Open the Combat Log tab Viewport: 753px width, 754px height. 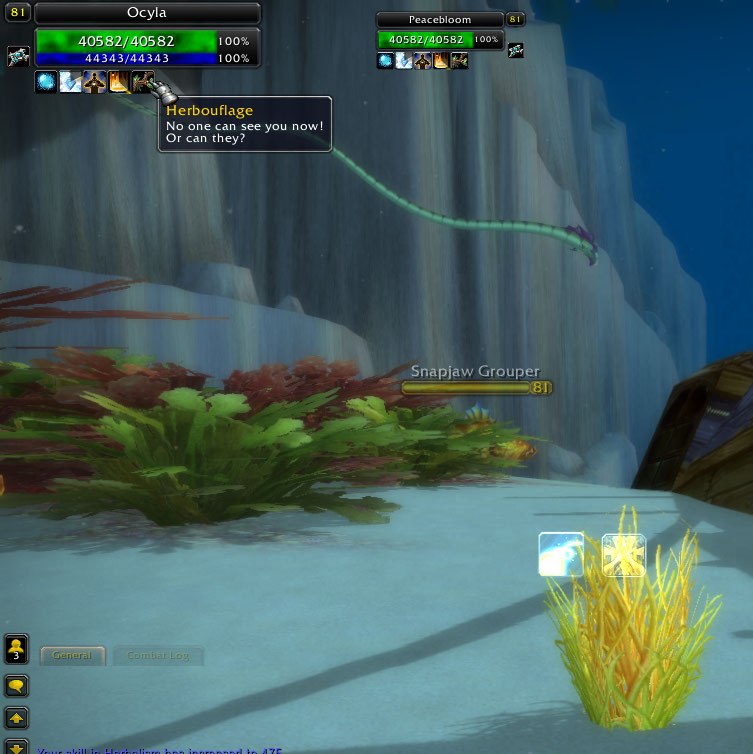[x=158, y=656]
